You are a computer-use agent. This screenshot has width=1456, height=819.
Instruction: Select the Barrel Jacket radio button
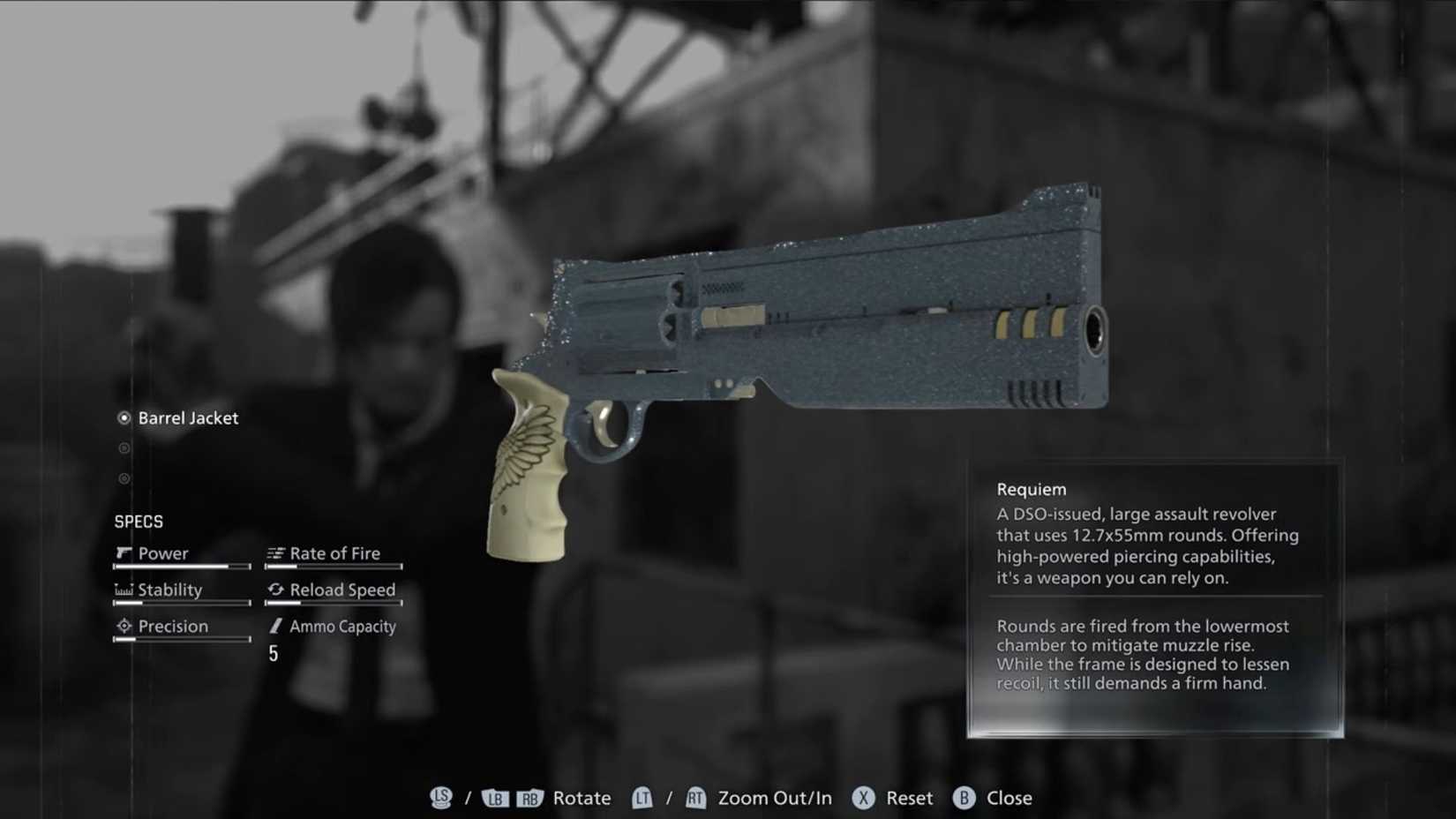(x=124, y=418)
